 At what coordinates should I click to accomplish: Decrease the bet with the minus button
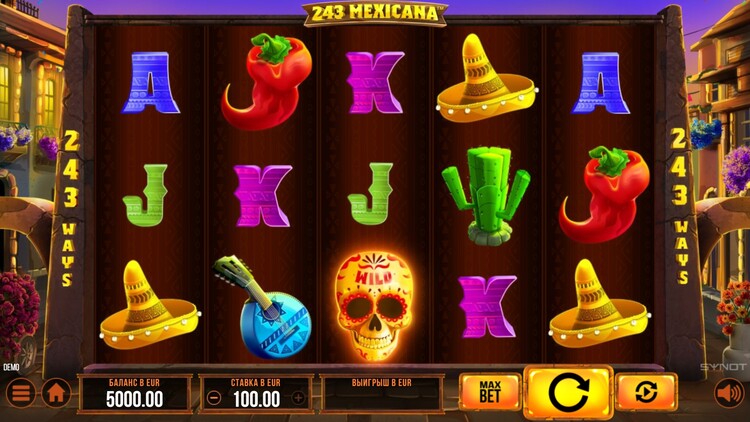point(213,398)
